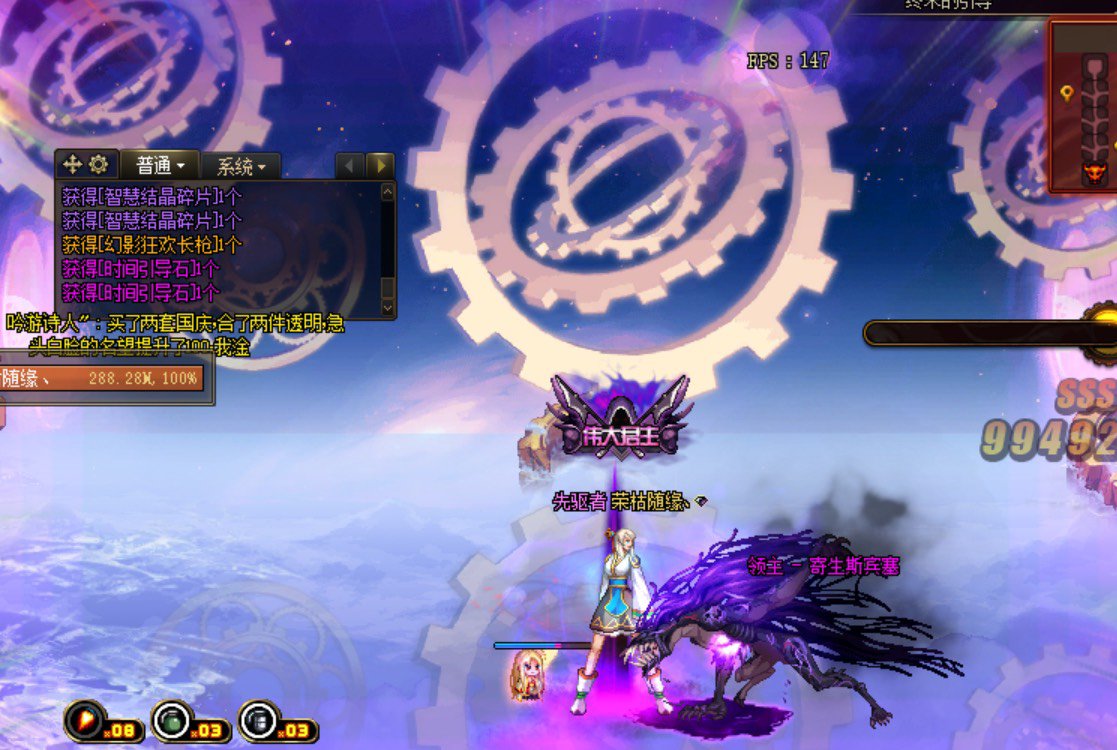Click the chat window gear settings icon
Viewport: 1117px width, 750px height.
(98, 165)
